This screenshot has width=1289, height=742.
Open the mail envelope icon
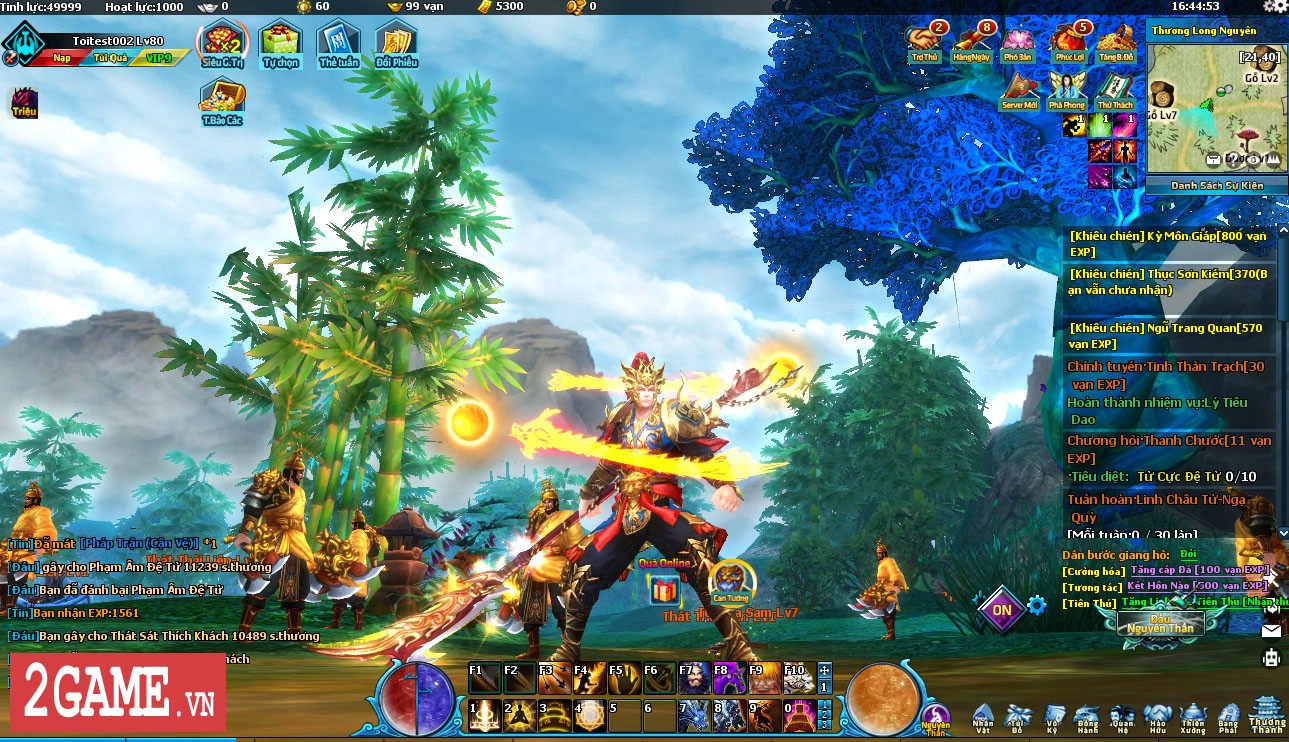tap(1271, 631)
